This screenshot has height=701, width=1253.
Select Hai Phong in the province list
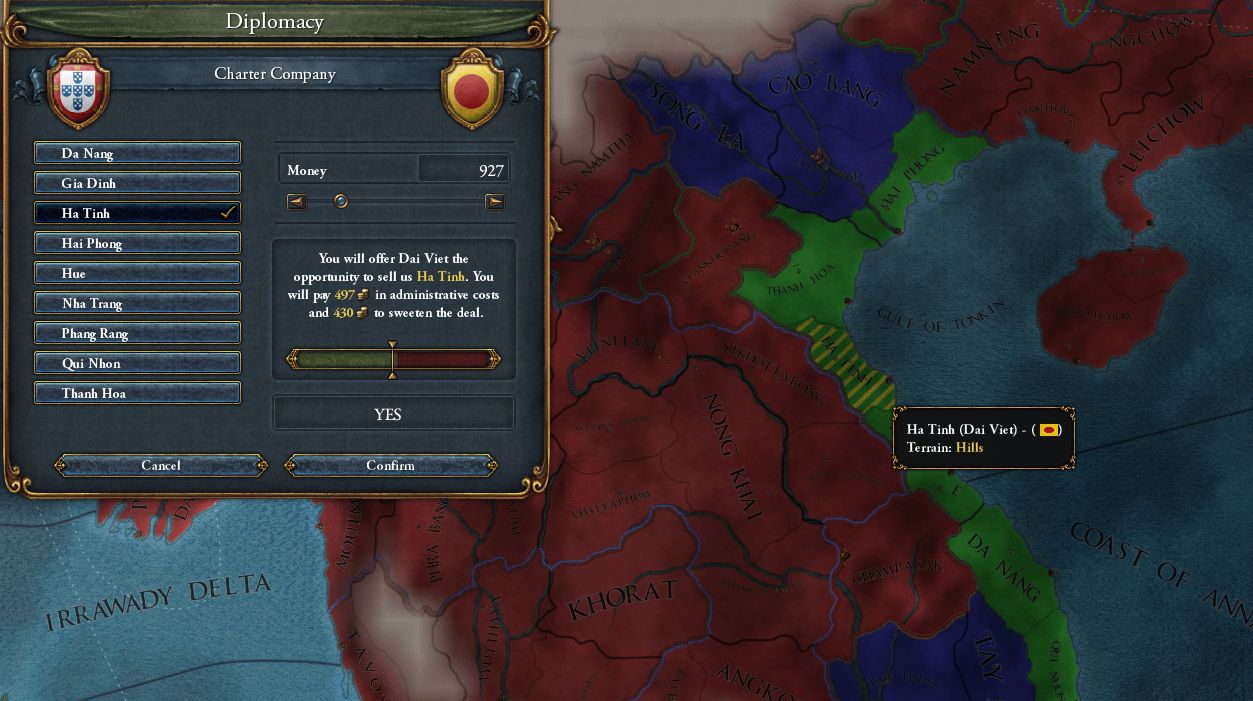[137, 243]
